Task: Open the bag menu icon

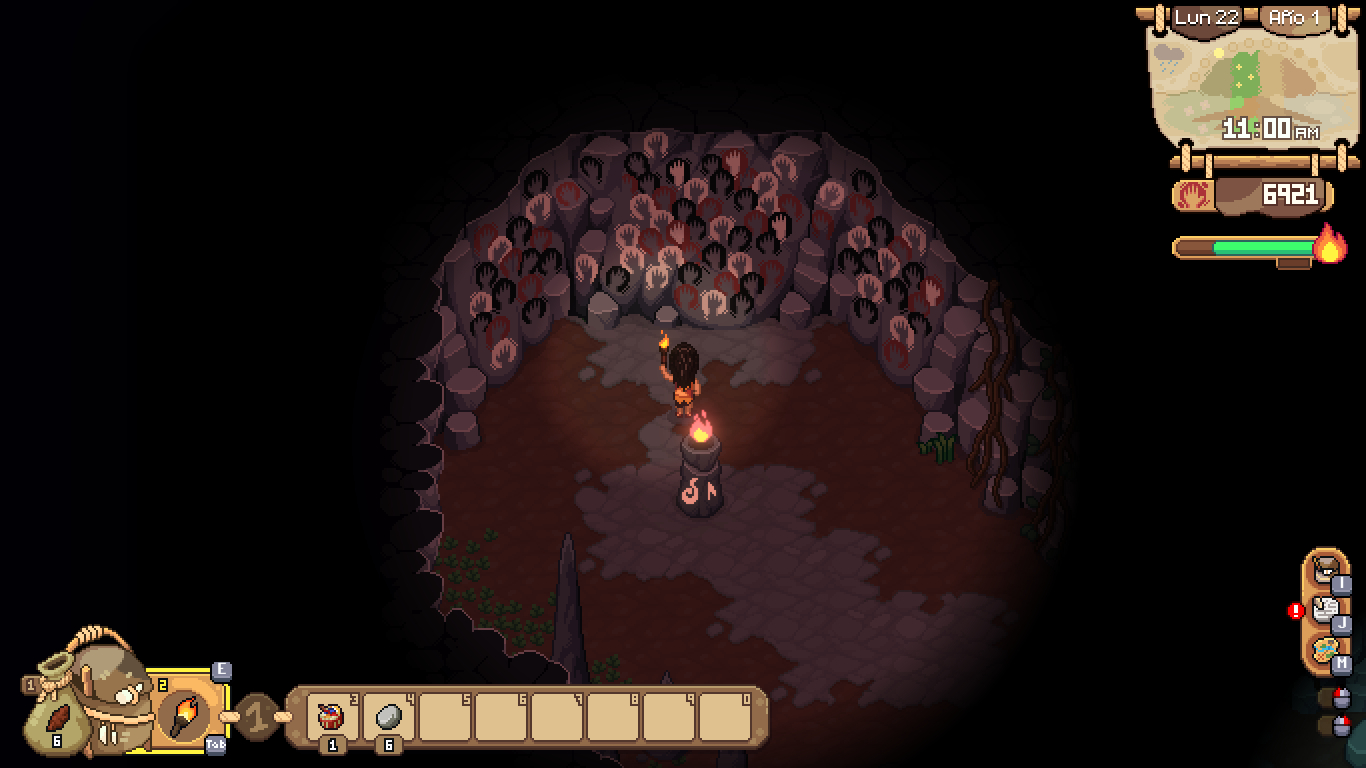Action: (x=1325, y=569)
